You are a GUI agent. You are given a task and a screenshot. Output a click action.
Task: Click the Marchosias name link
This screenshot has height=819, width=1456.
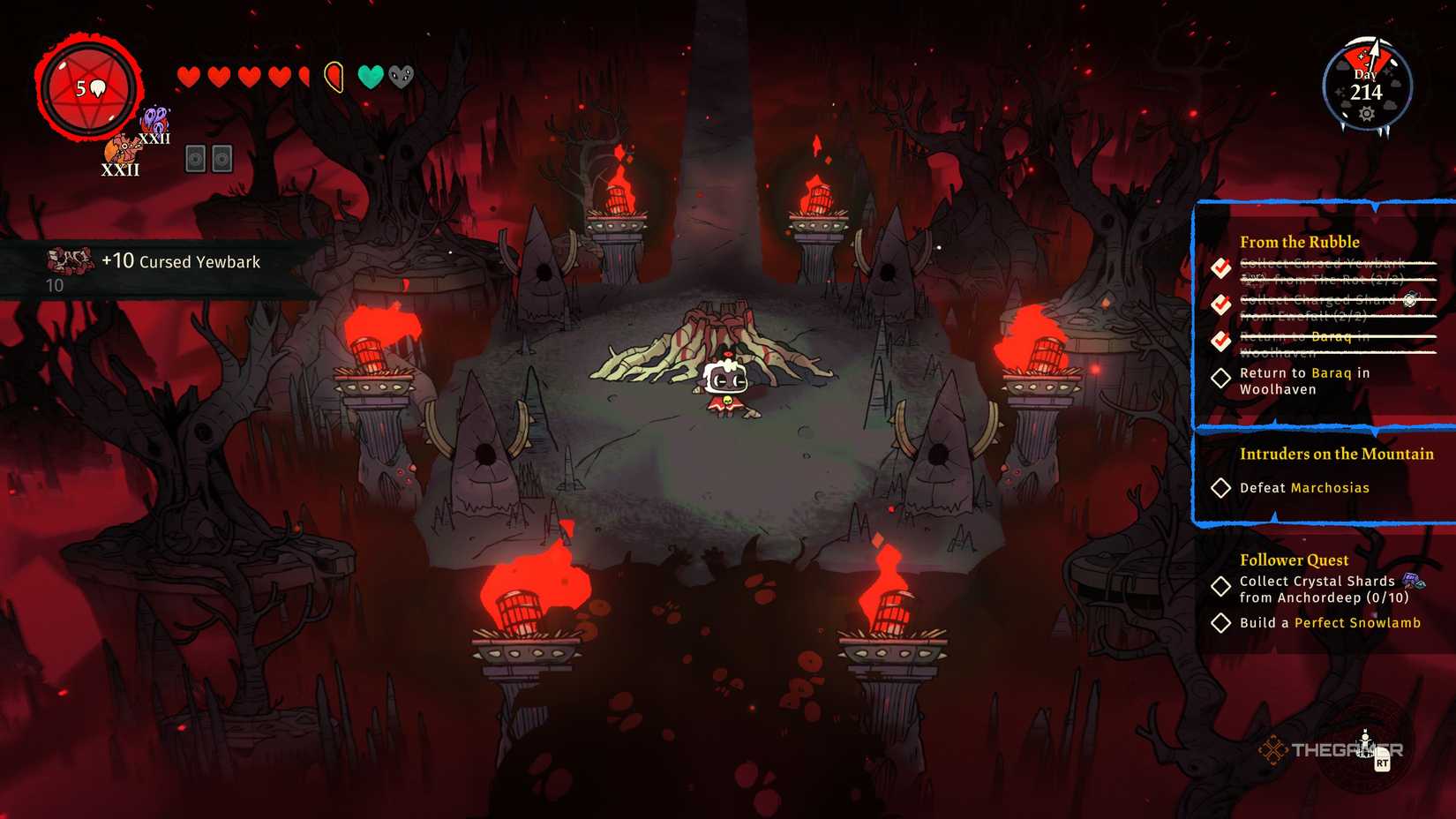pos(1329,487)
